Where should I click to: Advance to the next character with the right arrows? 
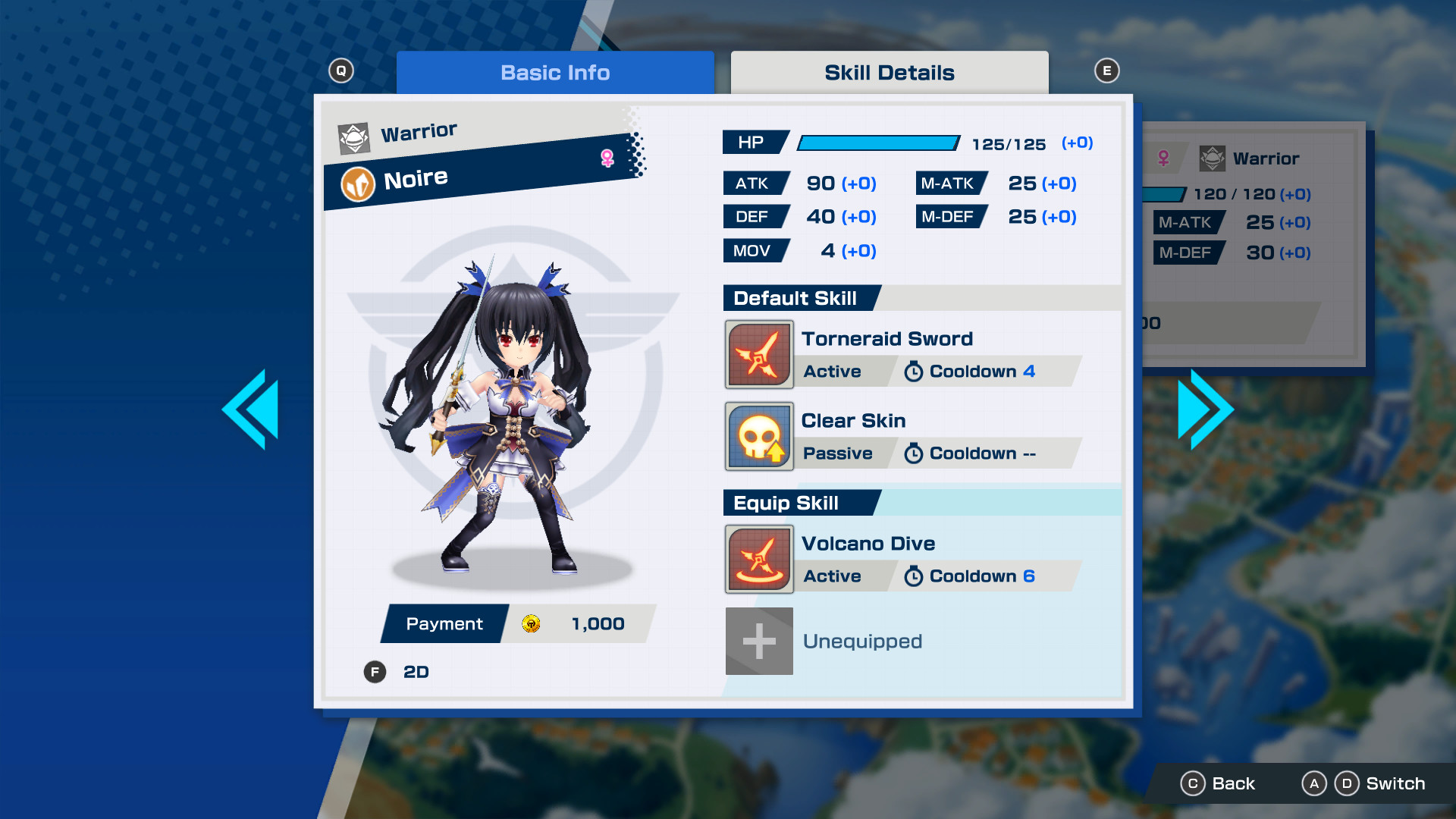point(1204,408)
